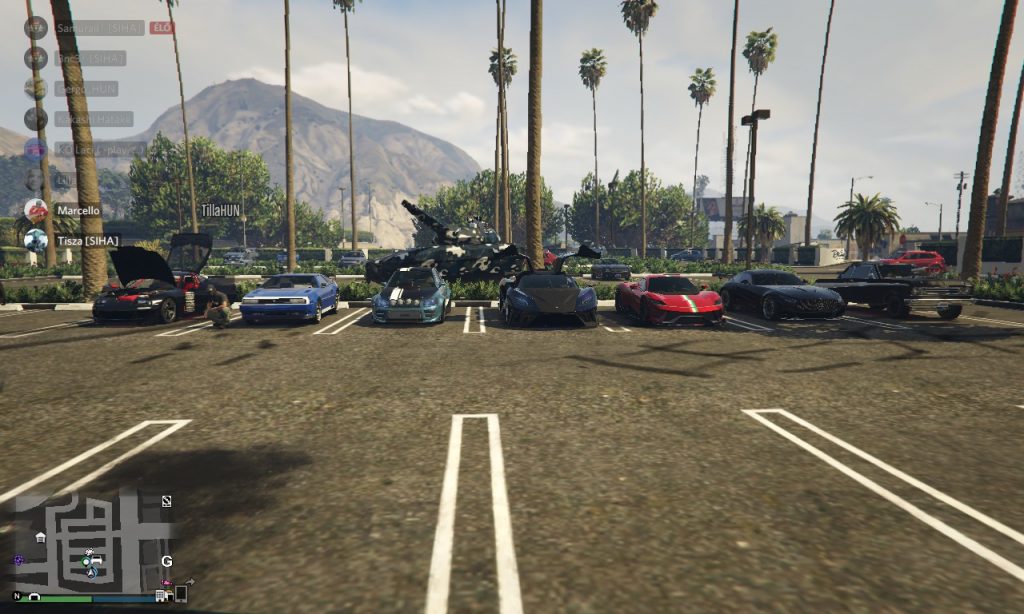This screenshot has width=1024, height=614.
Task: Select the striped square marker on minimap
Action: pyautogui.click(x=166, y=500)
